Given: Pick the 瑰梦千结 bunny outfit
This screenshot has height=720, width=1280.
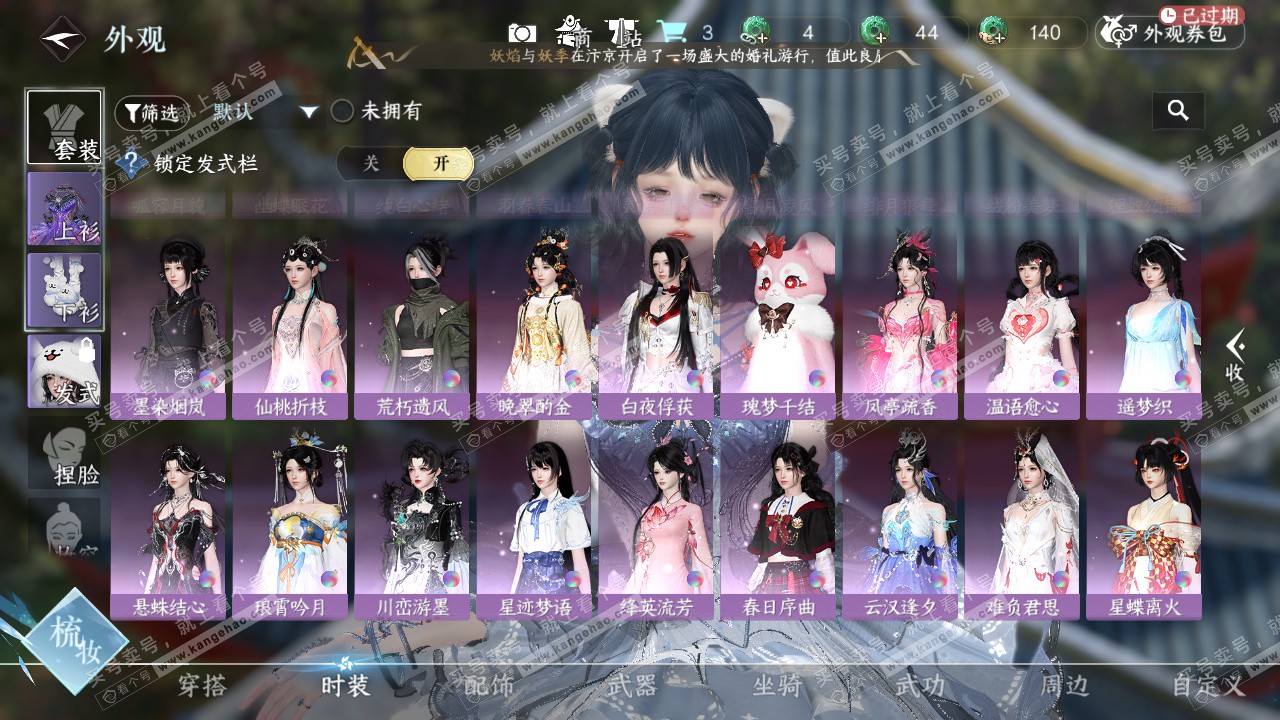Looking at the screenshot, I should point(778,328).
